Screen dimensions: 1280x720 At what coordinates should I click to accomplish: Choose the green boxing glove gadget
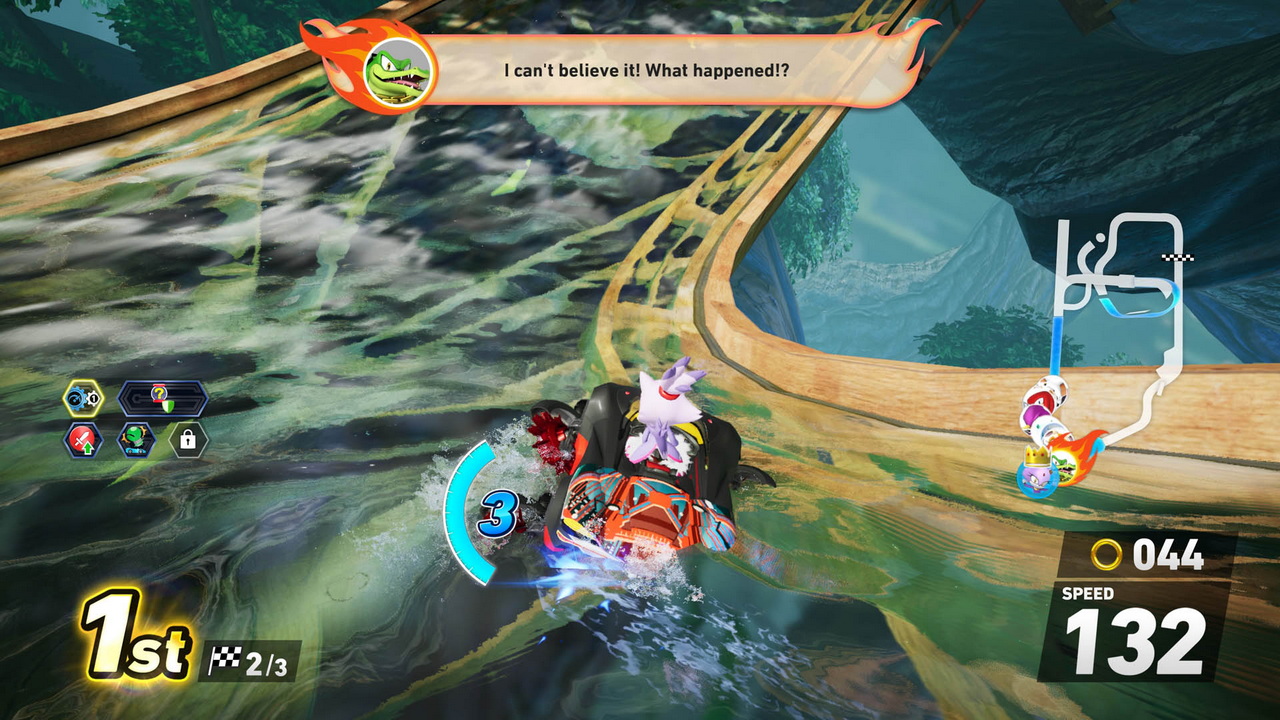(x=135, y=439)
